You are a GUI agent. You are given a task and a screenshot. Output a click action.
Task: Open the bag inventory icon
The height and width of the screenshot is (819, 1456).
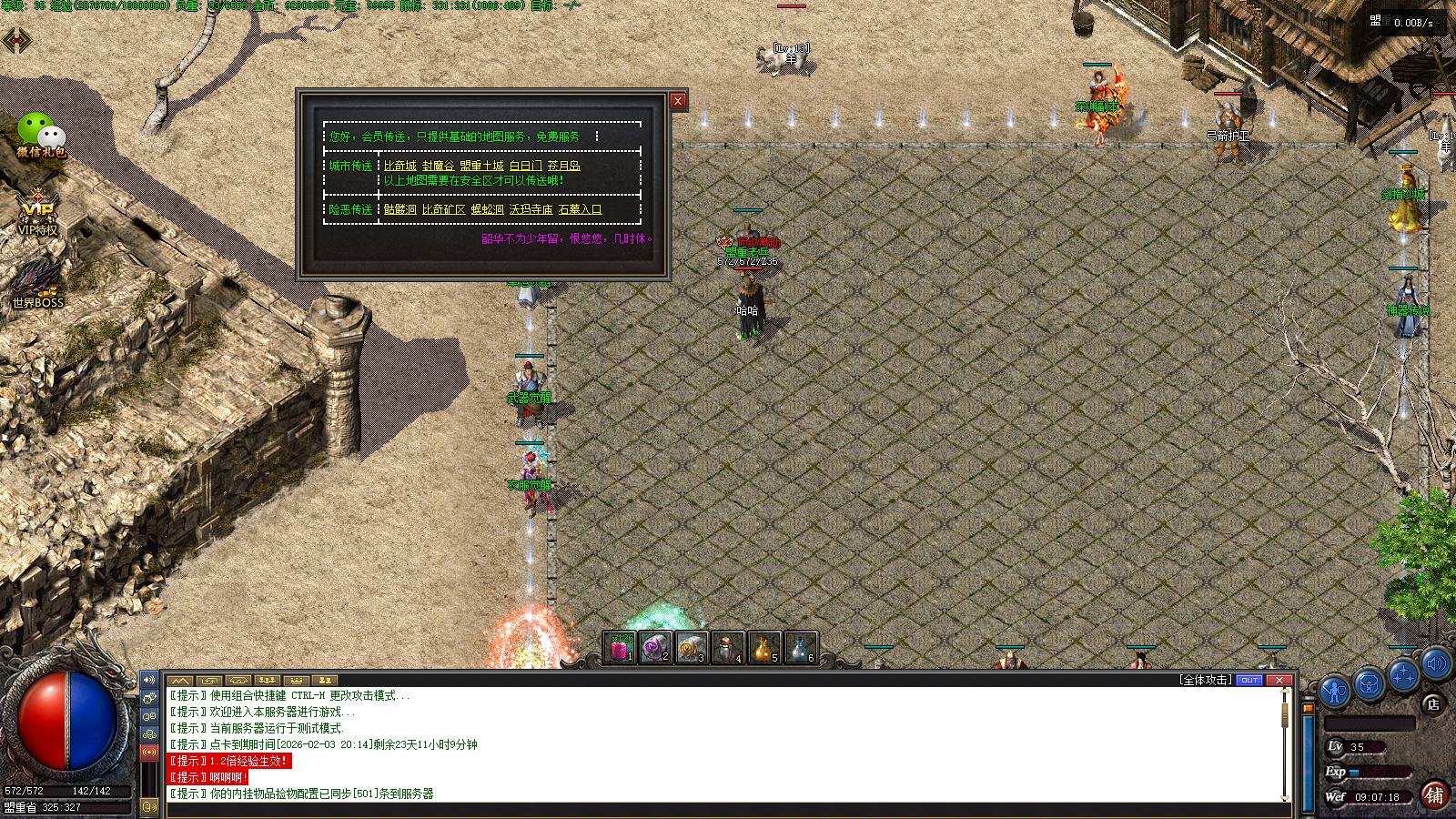(1369, 683)
